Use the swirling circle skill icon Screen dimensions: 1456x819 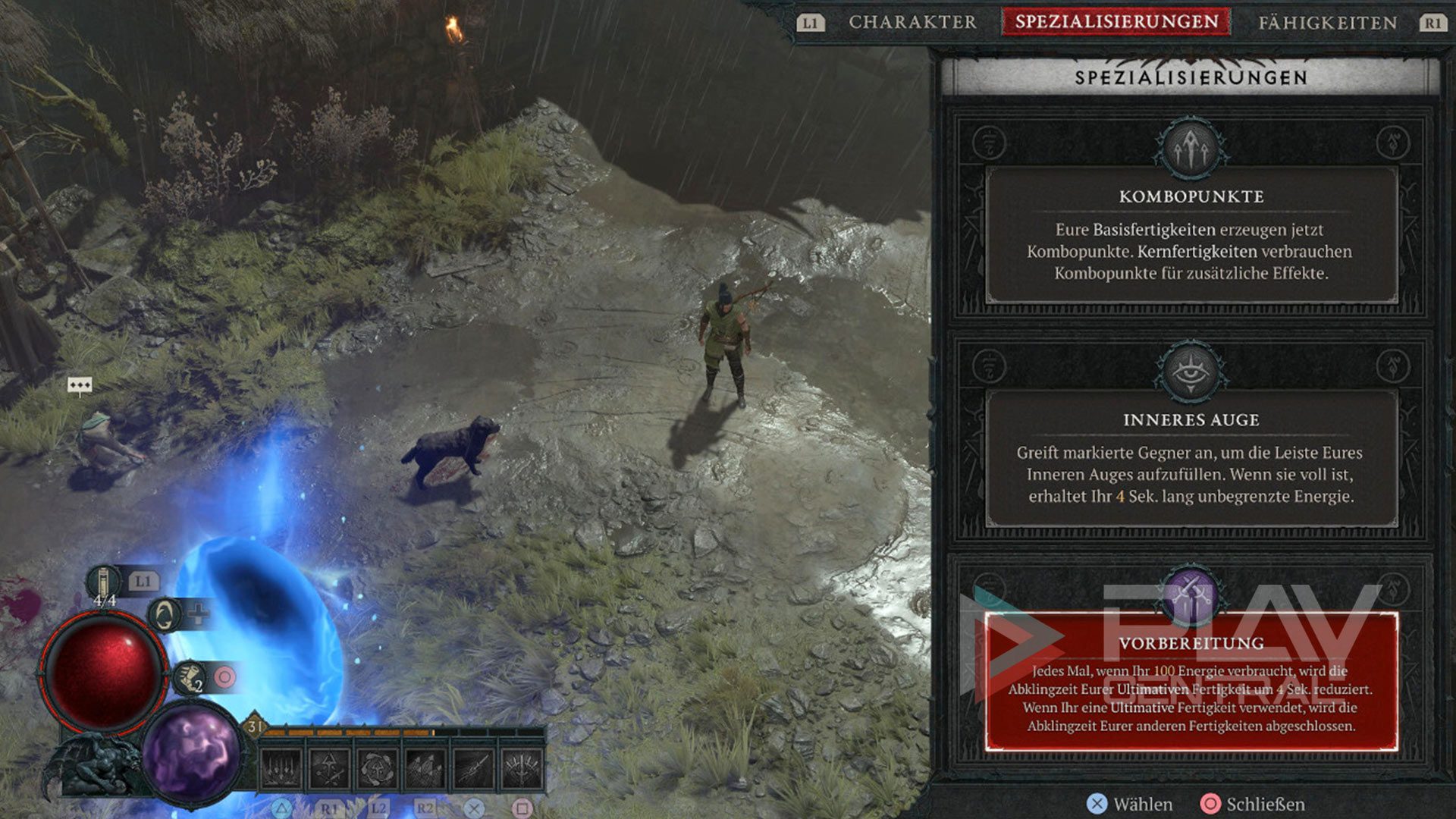point(377,768)
